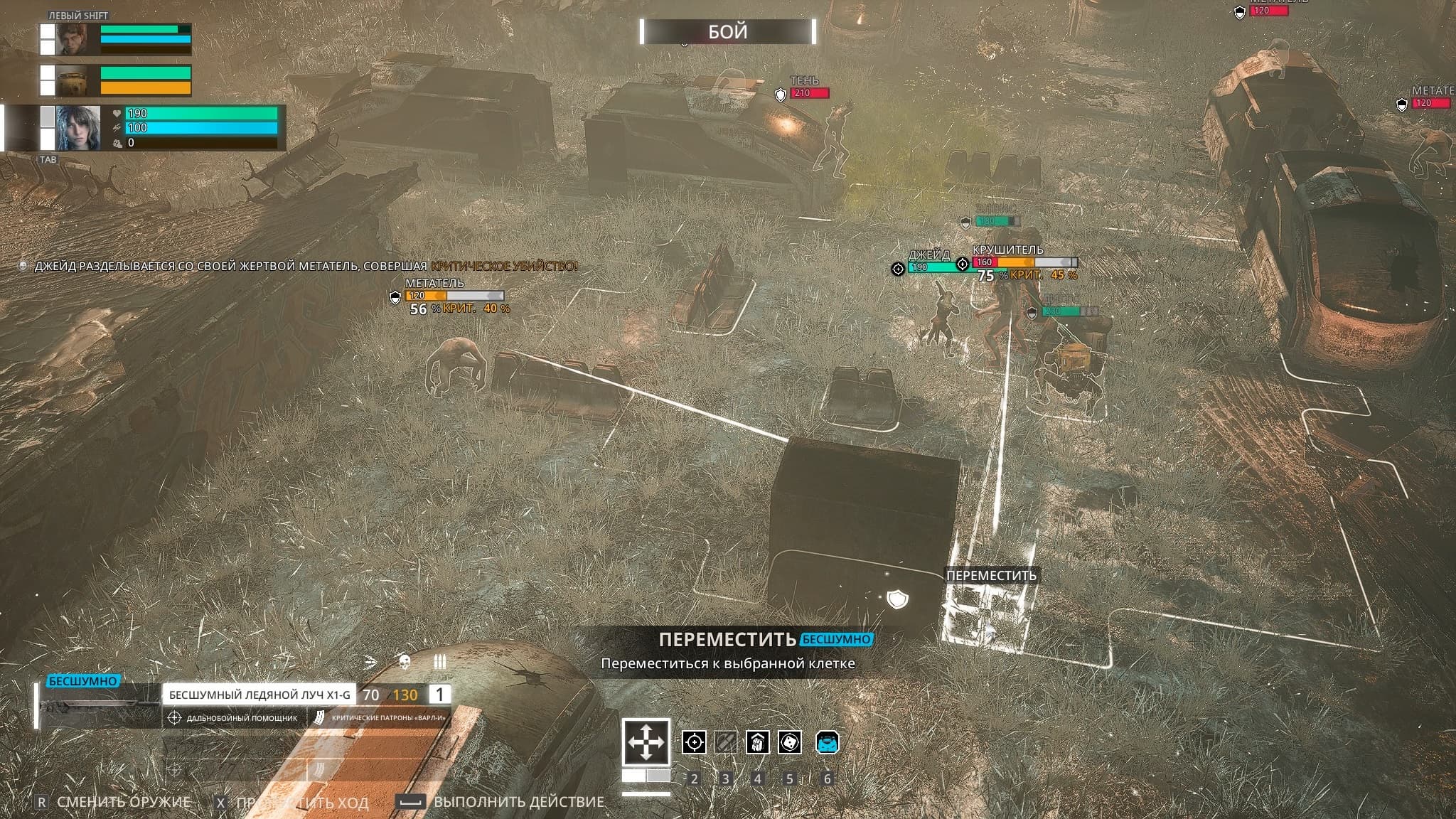The width and height of the screenshot is (1456, 819).
Task: Activate the dice ability icon
Action: (790, 742)
